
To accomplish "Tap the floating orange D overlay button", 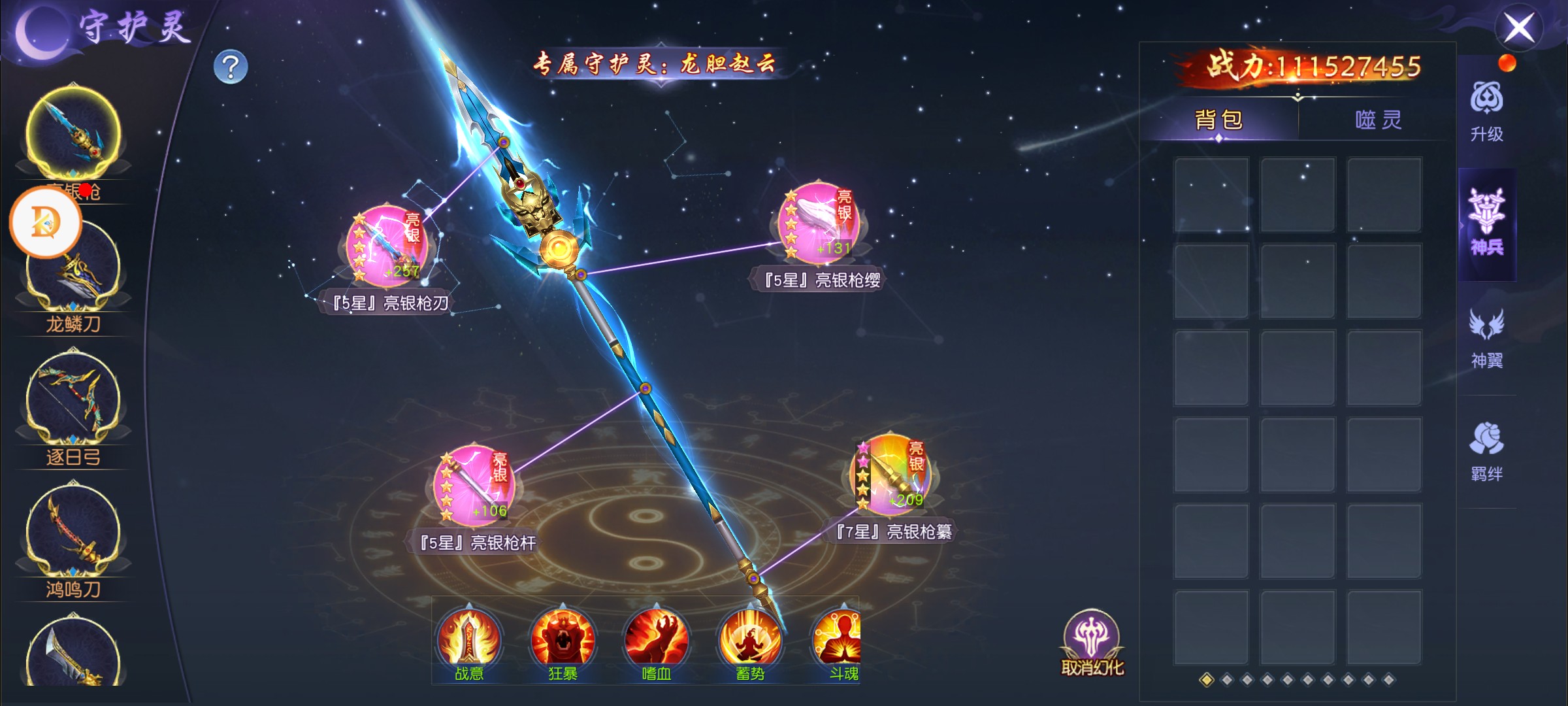I will coord(45,222).
